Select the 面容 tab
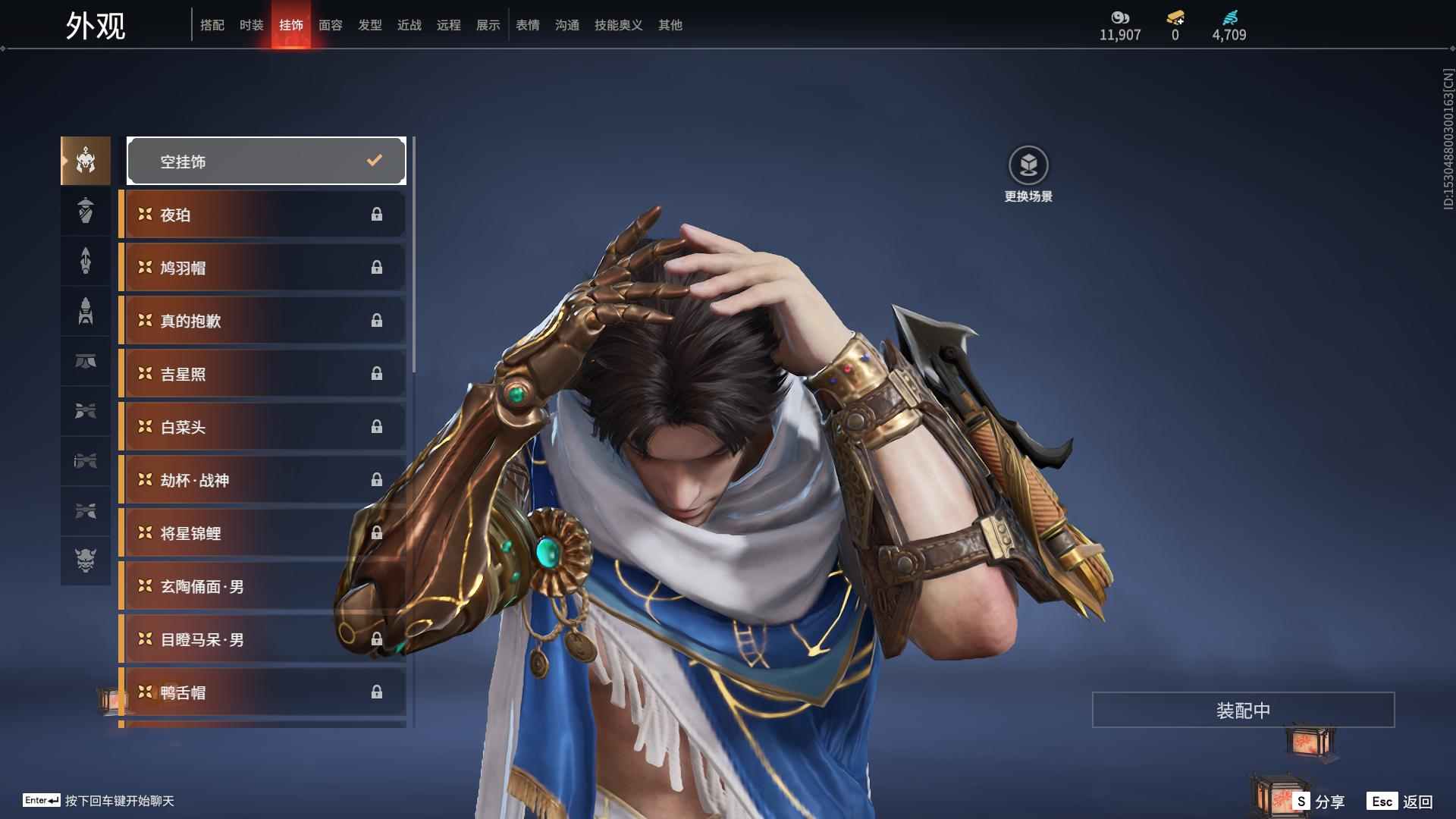 pyautogui.click(x=330, y=25)
